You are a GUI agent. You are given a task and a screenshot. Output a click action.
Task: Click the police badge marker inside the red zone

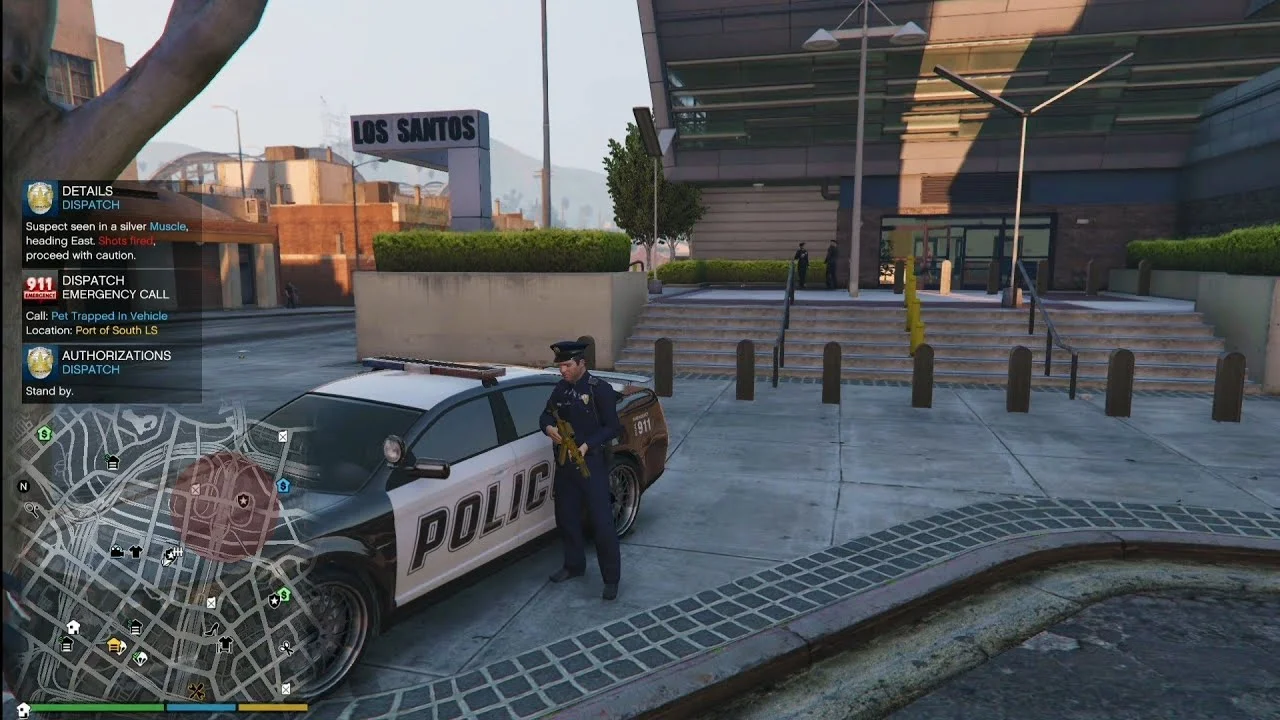tap(243, 499)
